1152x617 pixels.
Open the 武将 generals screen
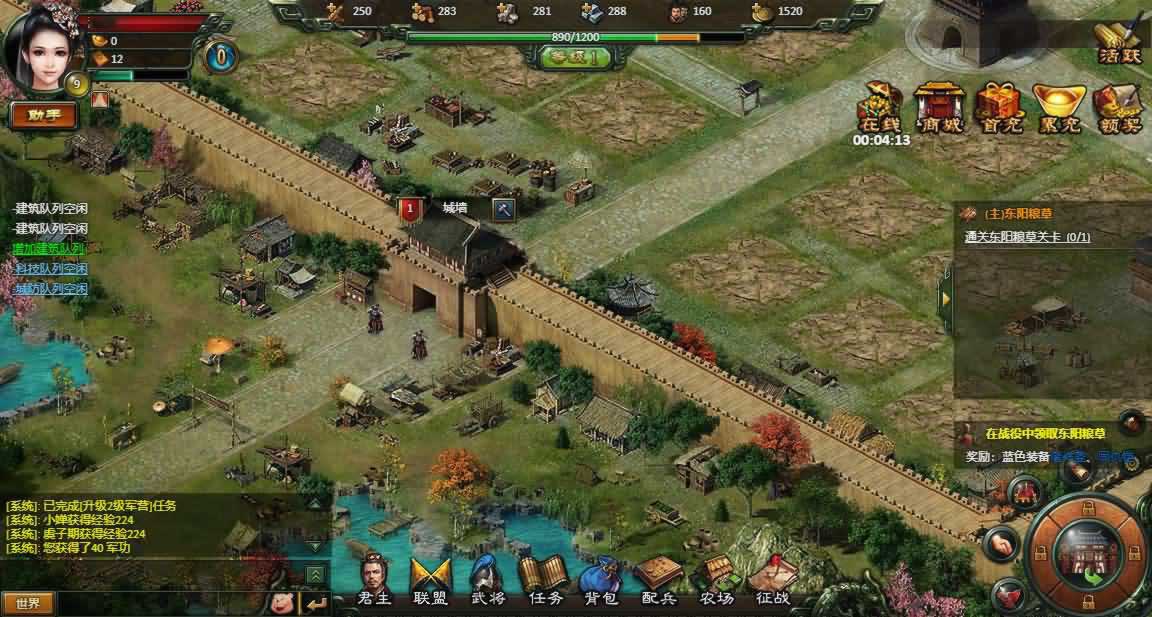click(488, 581)
